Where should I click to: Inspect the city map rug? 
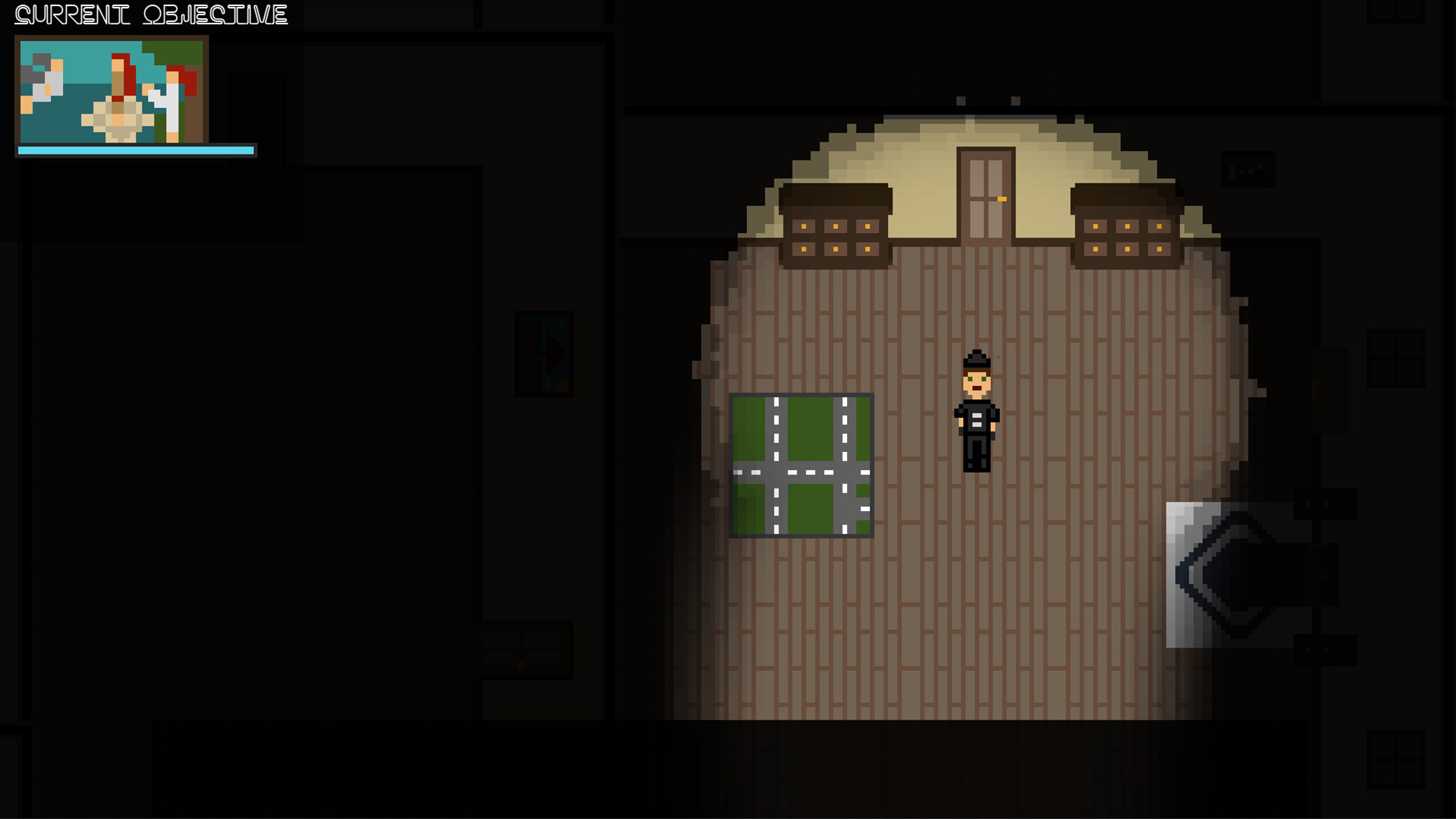pos(802,465)
